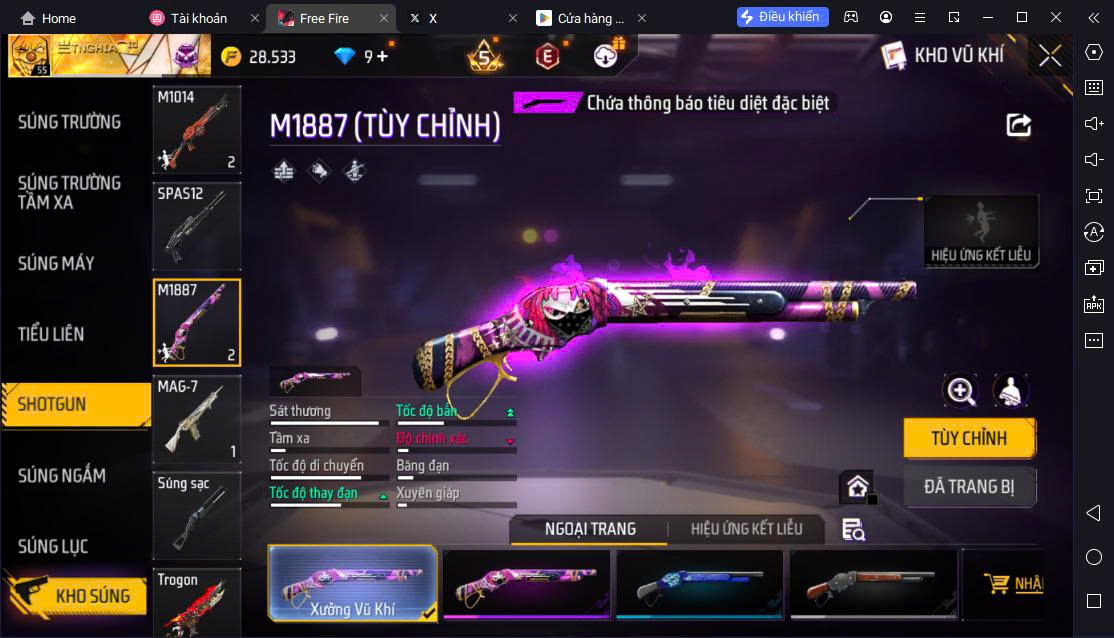The height and width of the screenshot is (638, 1114).
Task: Open the Súng Lục category
Action: (53, 546)
